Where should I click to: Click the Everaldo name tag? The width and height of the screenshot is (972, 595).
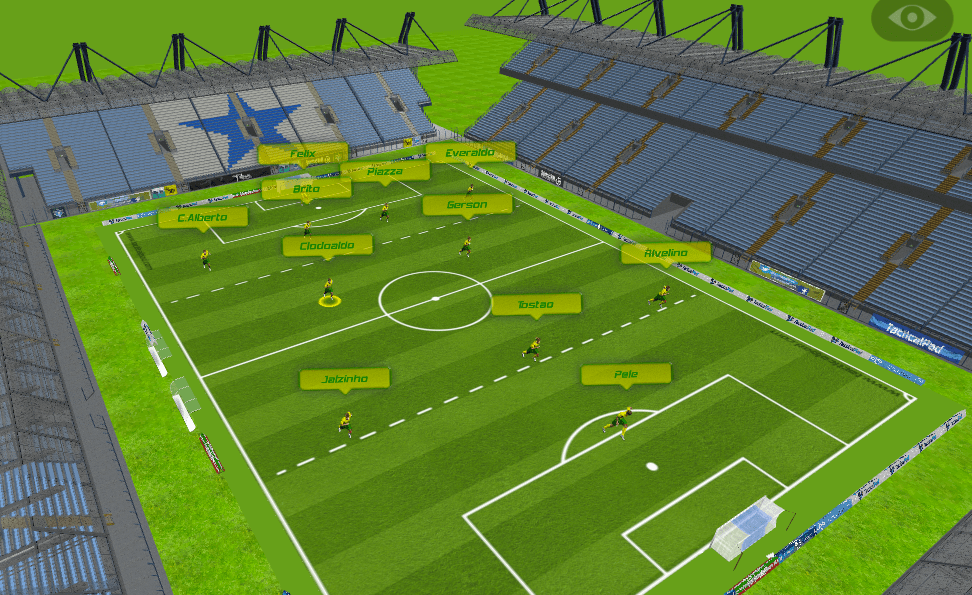pos(470,152)
